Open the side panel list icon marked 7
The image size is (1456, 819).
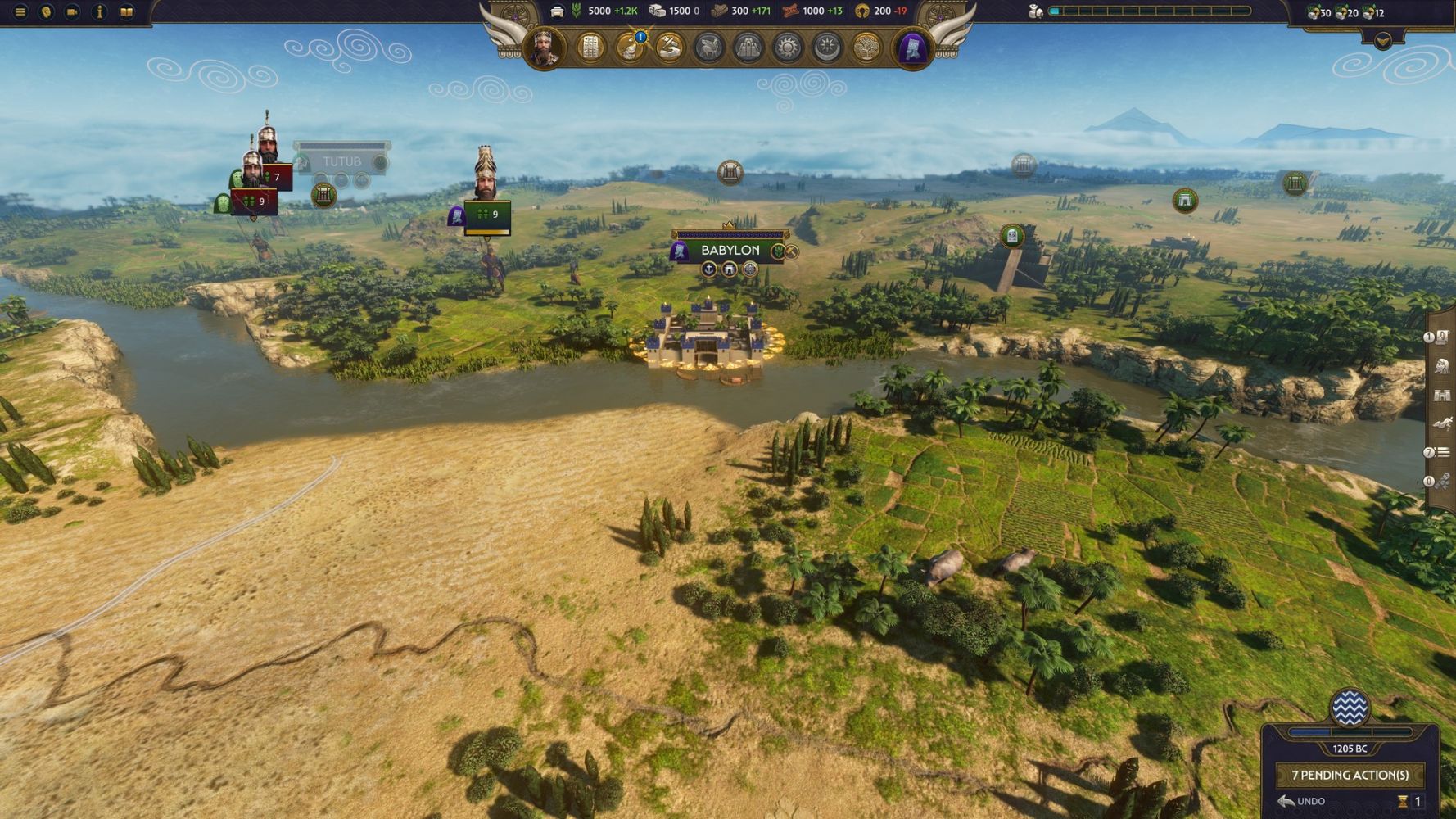click(x=1441, y=452)
